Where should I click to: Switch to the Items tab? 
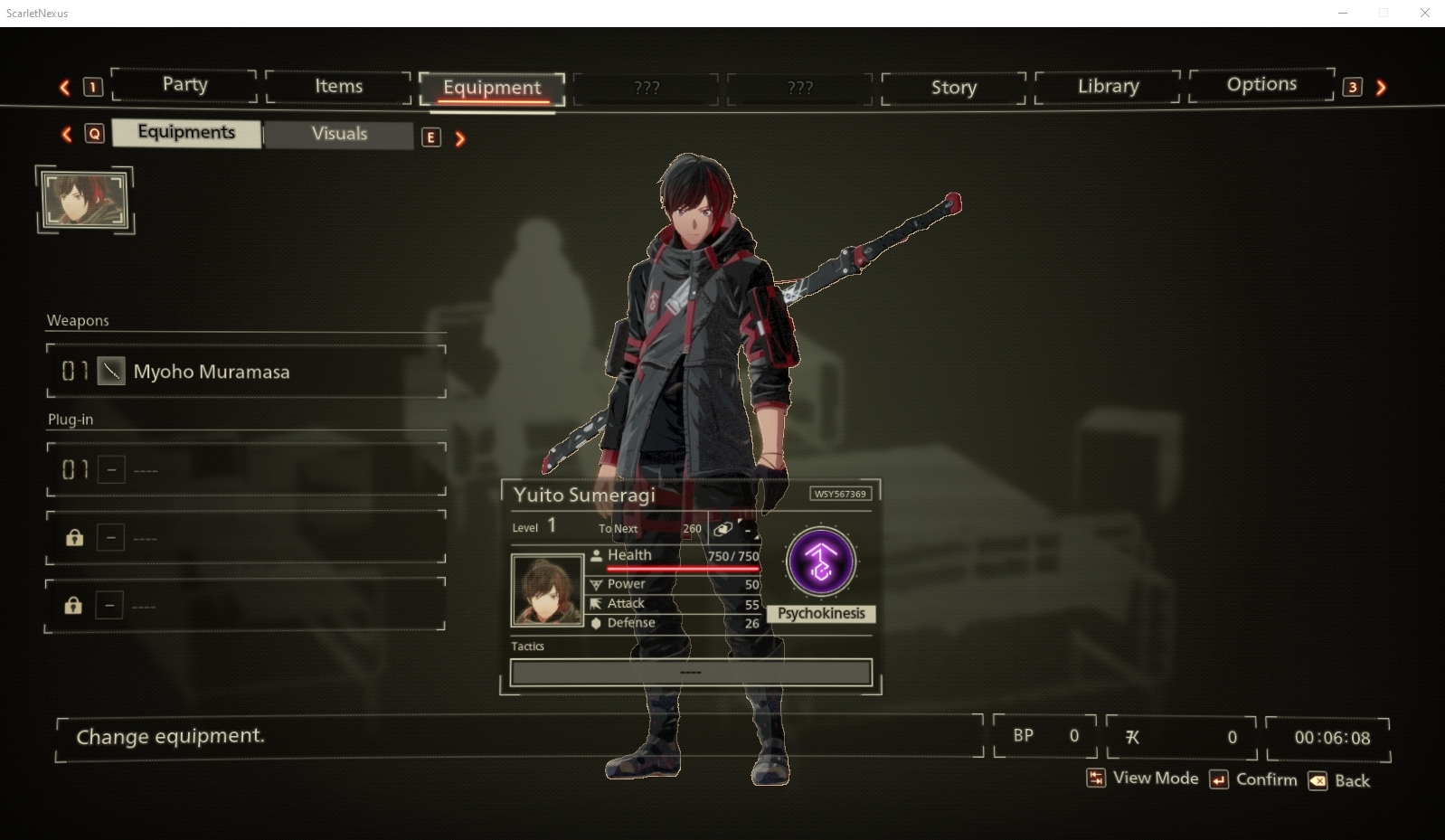338,87
